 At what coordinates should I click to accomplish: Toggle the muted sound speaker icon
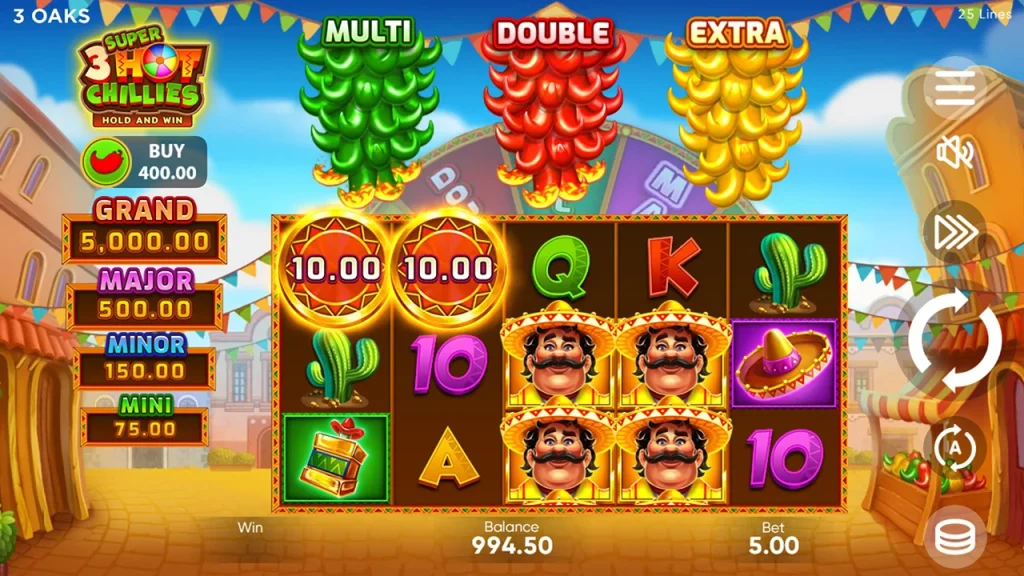[x=955, y=153]
